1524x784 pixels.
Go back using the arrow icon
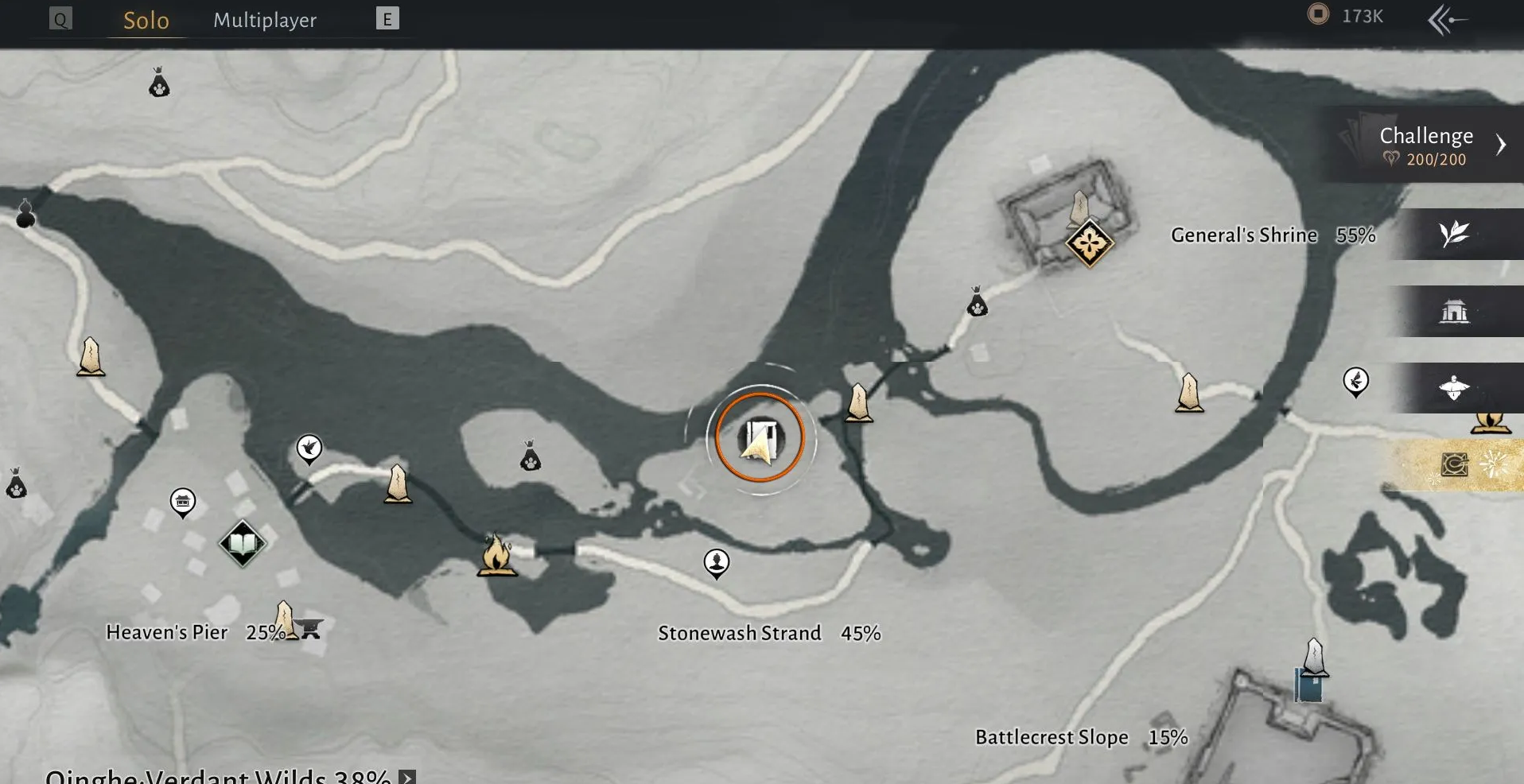1448,20
